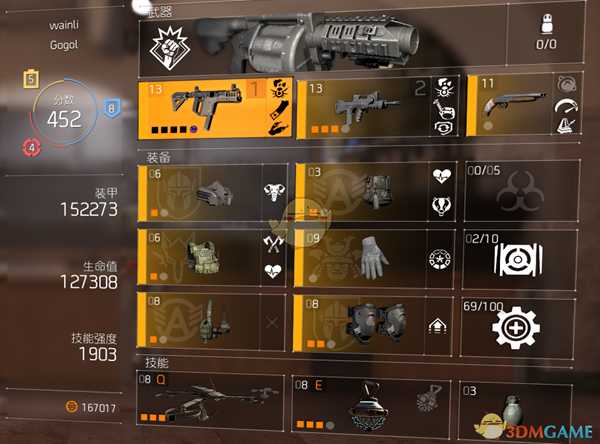Viewport: 600px width, 444px height.
Task: Select the drone skill on Q
Action: point(212,400)
